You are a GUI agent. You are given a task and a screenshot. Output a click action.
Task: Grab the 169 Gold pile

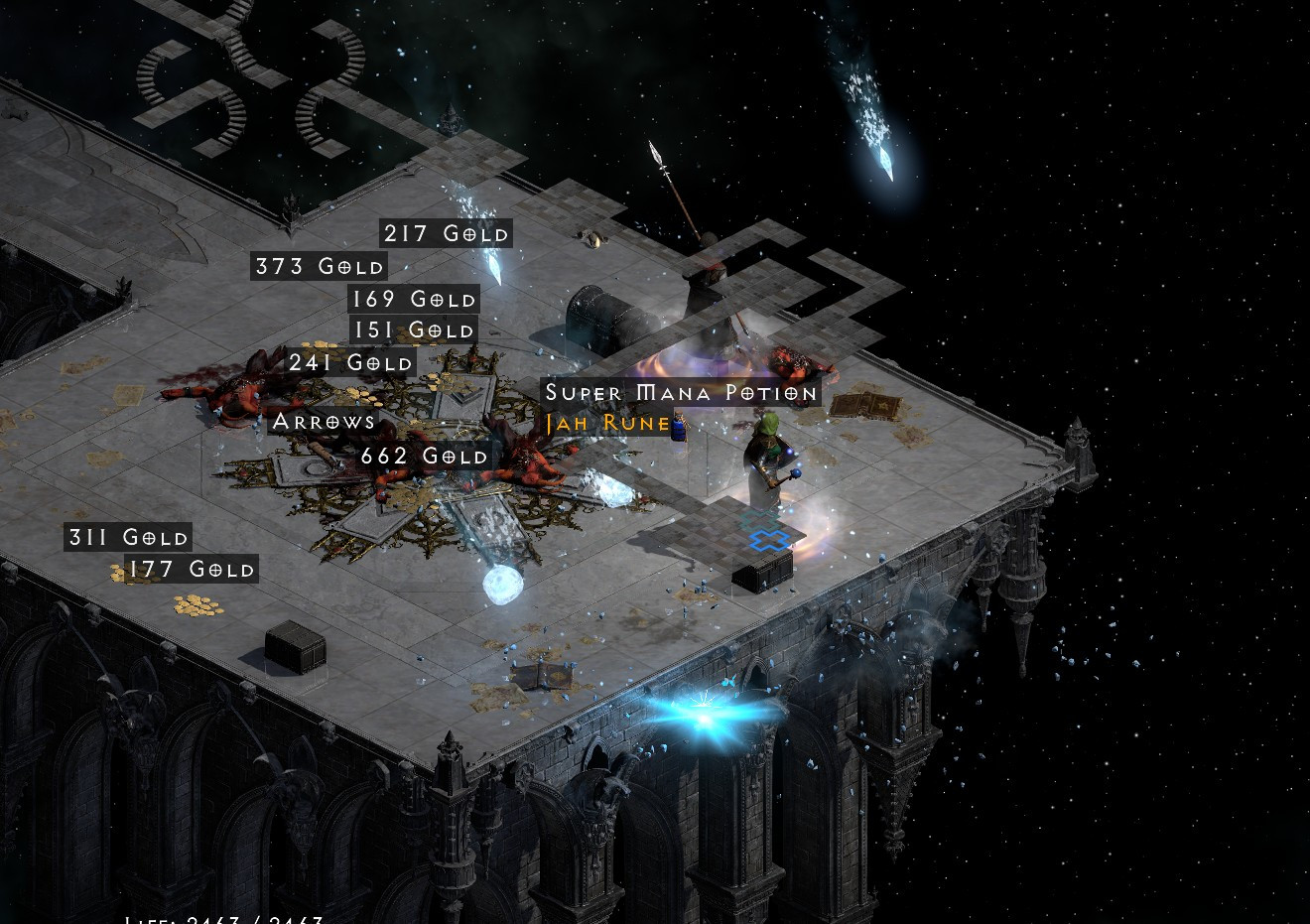coord(414,298)
